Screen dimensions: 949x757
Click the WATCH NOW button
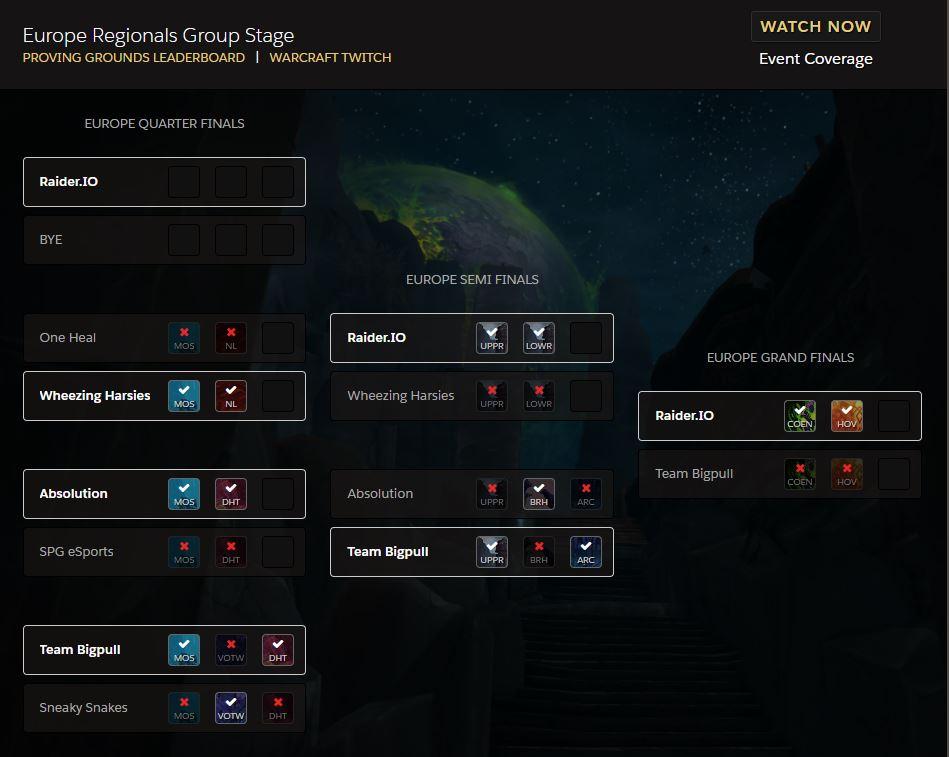point(815,27)
